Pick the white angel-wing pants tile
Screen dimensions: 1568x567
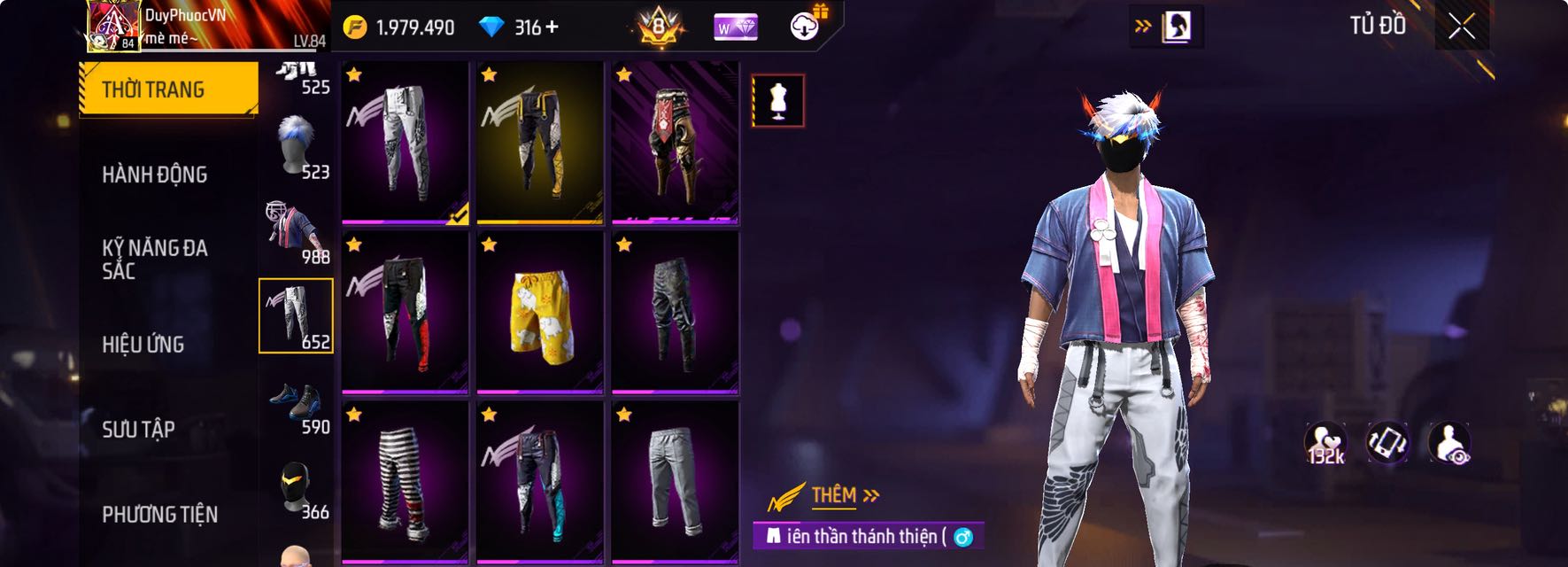(405, 143)
